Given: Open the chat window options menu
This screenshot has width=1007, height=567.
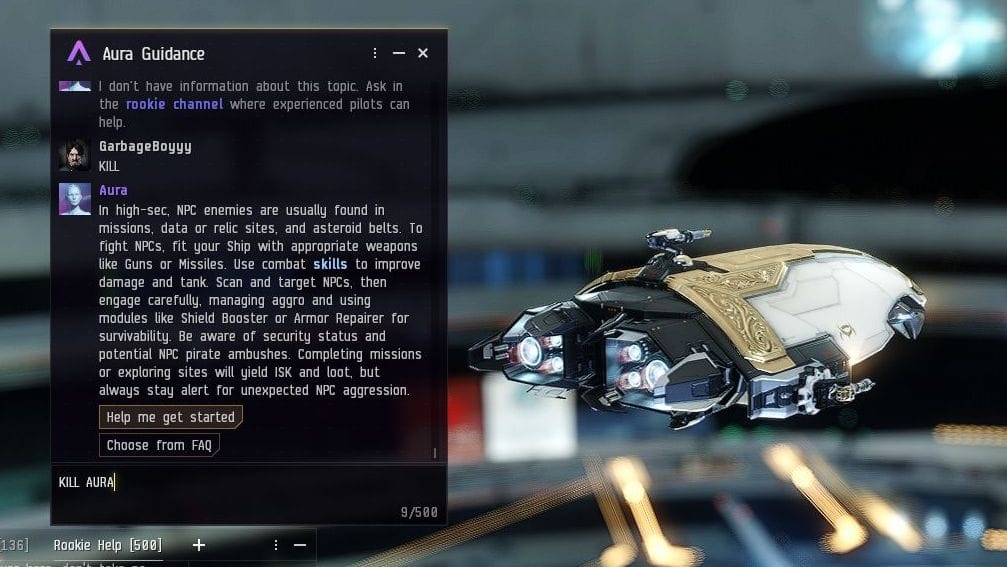Looking at the screenshot, I should [276, 545].
